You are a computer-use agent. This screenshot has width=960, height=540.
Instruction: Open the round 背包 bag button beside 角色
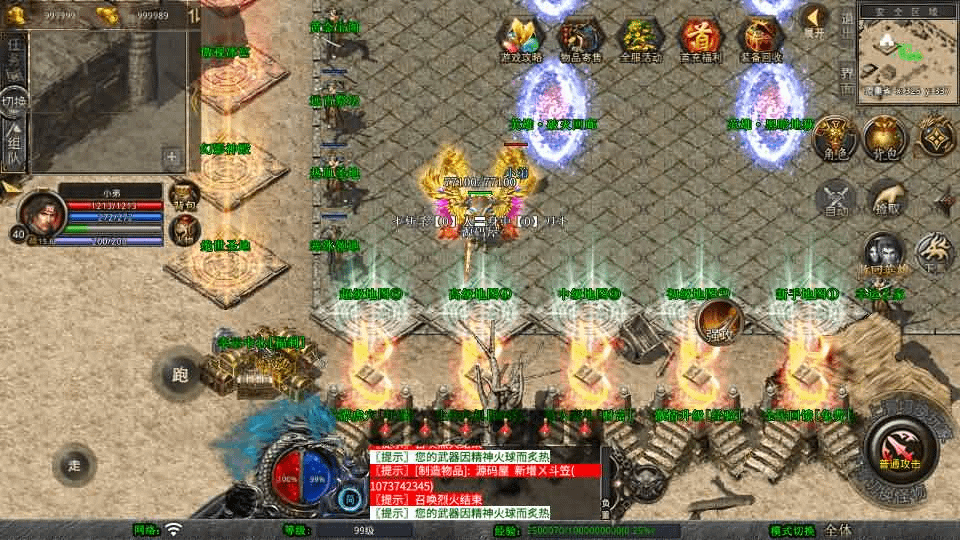884,138
